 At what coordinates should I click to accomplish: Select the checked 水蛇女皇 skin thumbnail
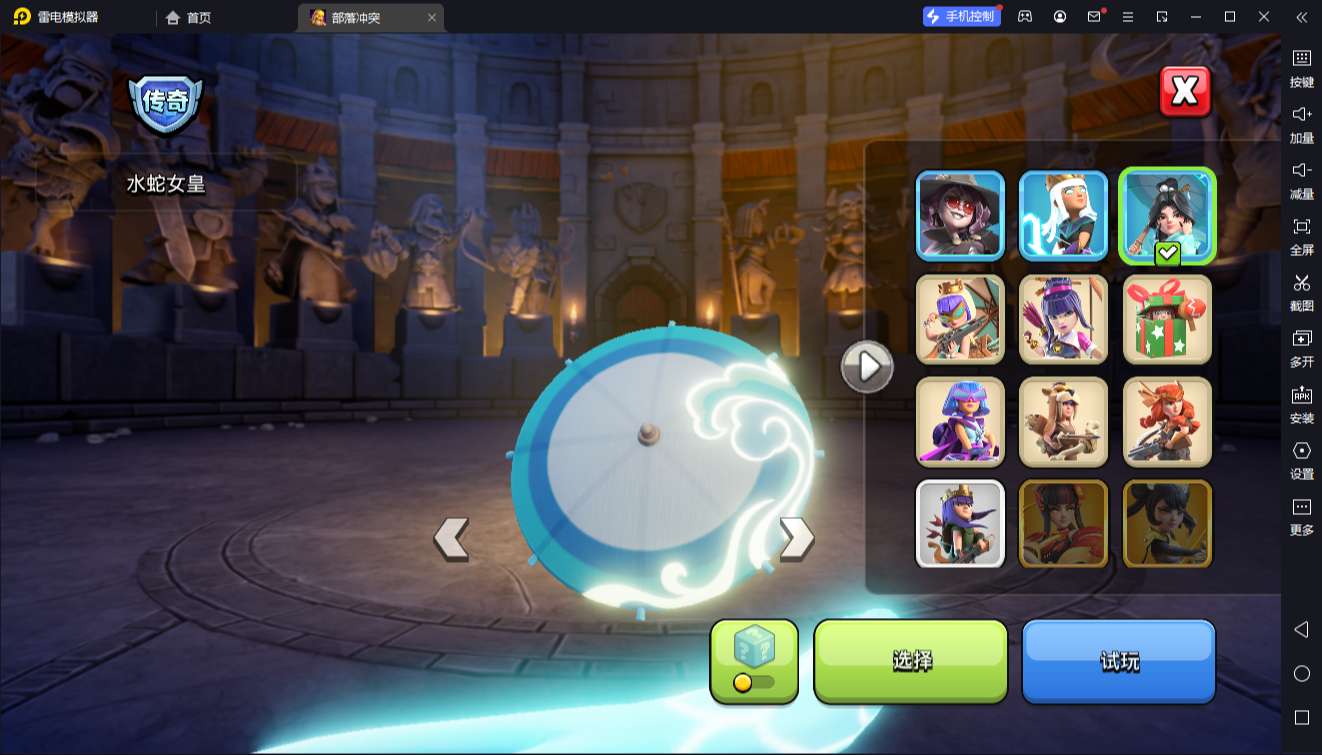pyautogui.click(x=1167, y=215)
